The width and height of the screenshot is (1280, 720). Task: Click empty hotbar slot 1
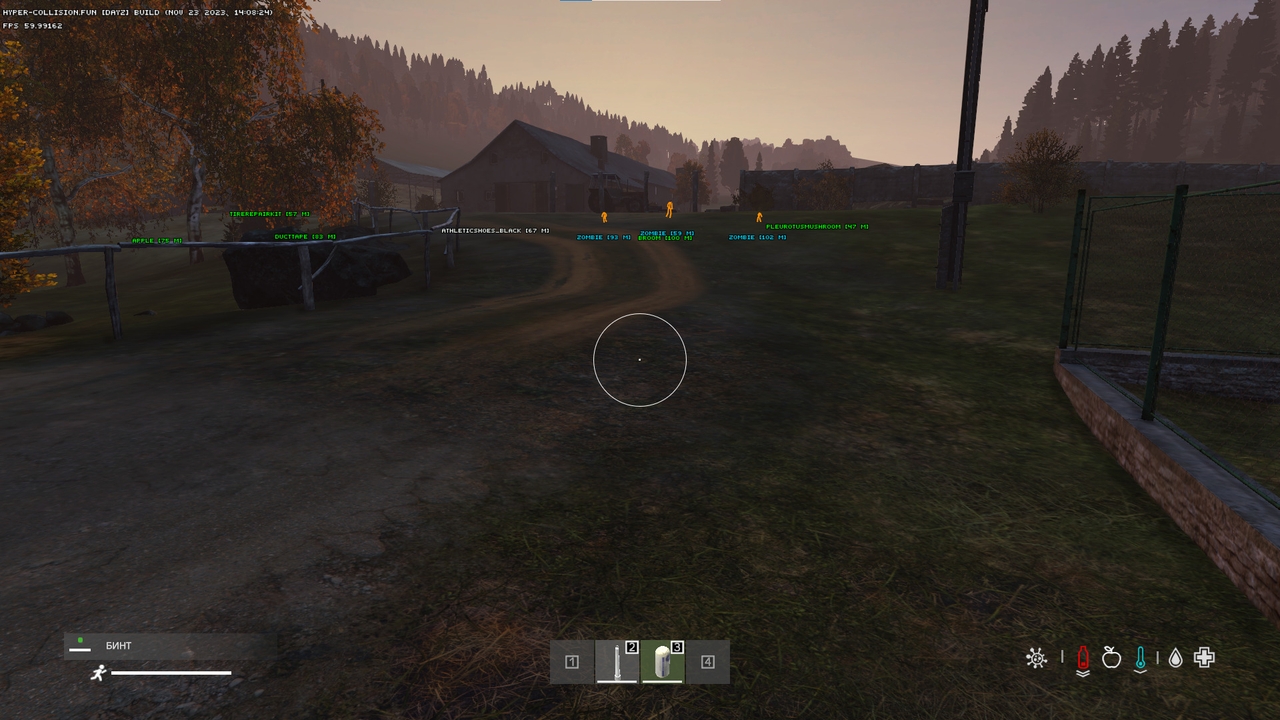(x=571, y=661)
